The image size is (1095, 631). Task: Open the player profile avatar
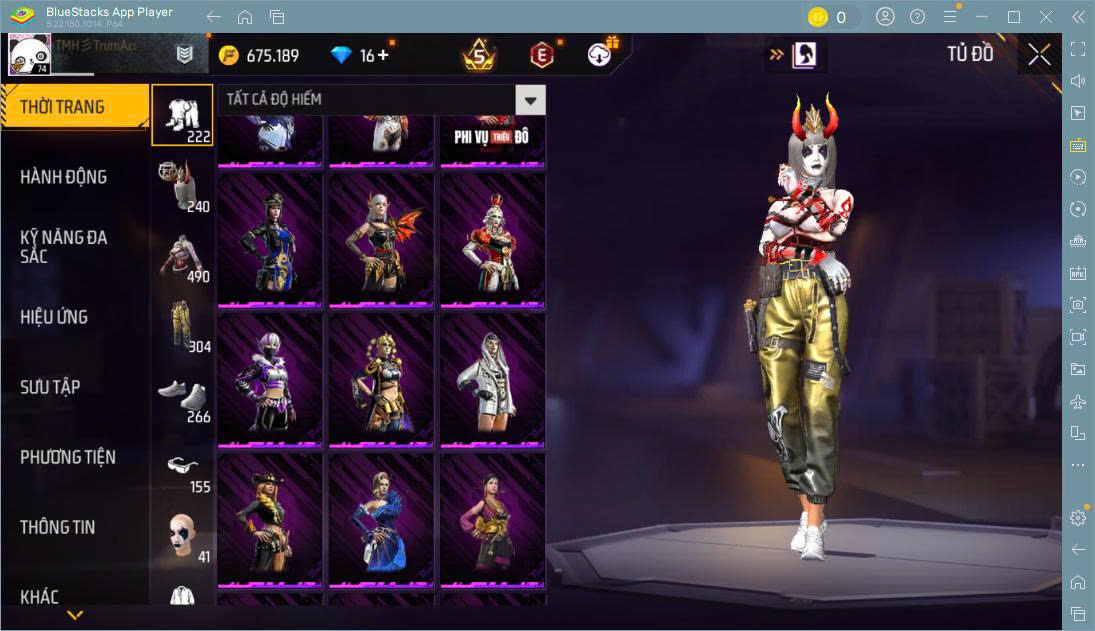coord(30,54)
